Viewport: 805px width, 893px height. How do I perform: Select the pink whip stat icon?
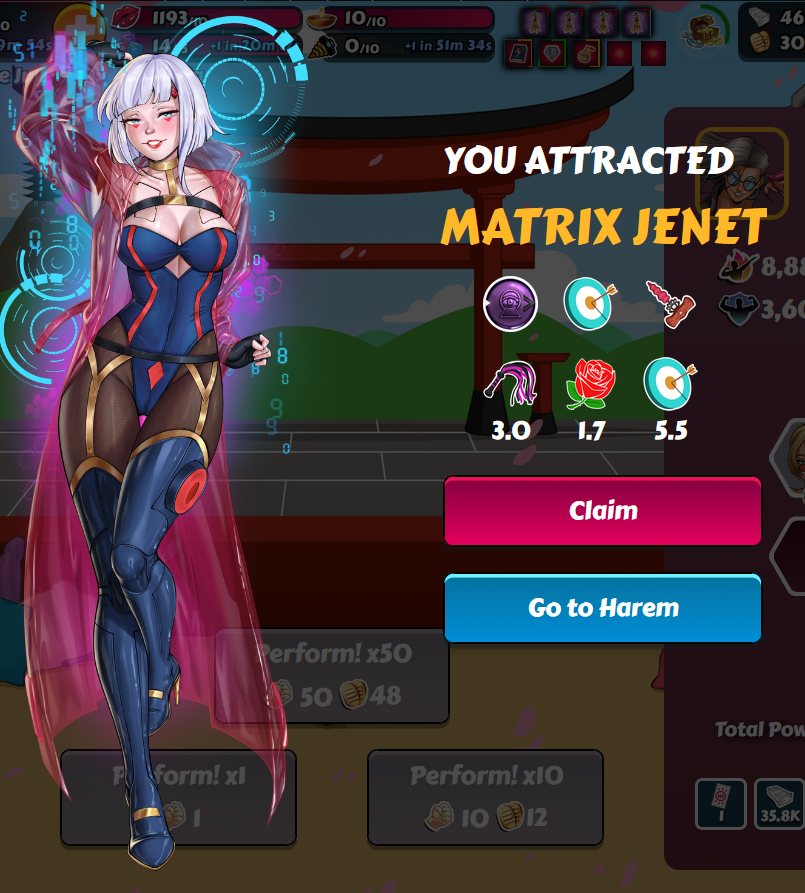[x=509, y=383]
